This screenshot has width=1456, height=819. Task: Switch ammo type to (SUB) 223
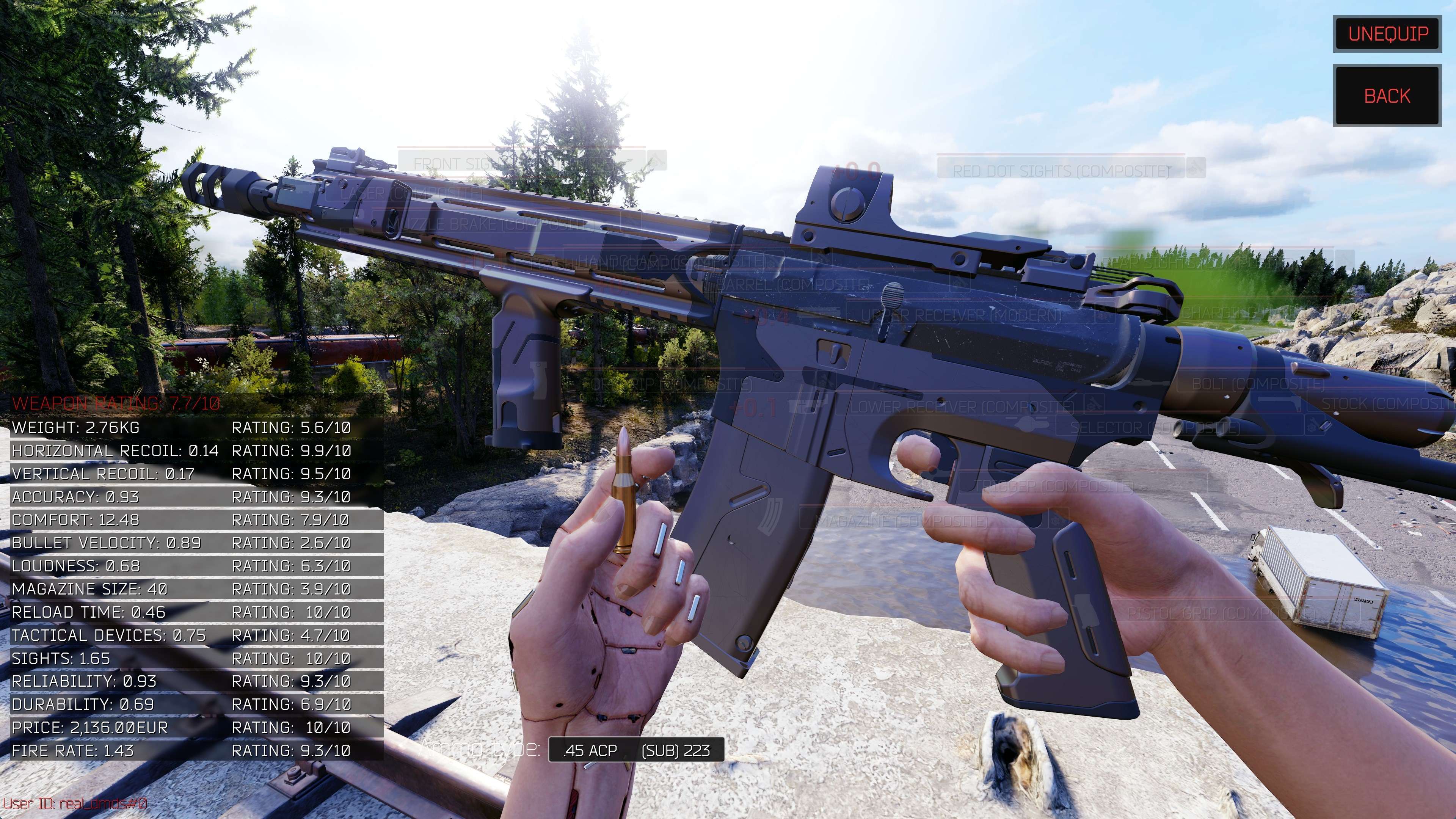point(675,750)
